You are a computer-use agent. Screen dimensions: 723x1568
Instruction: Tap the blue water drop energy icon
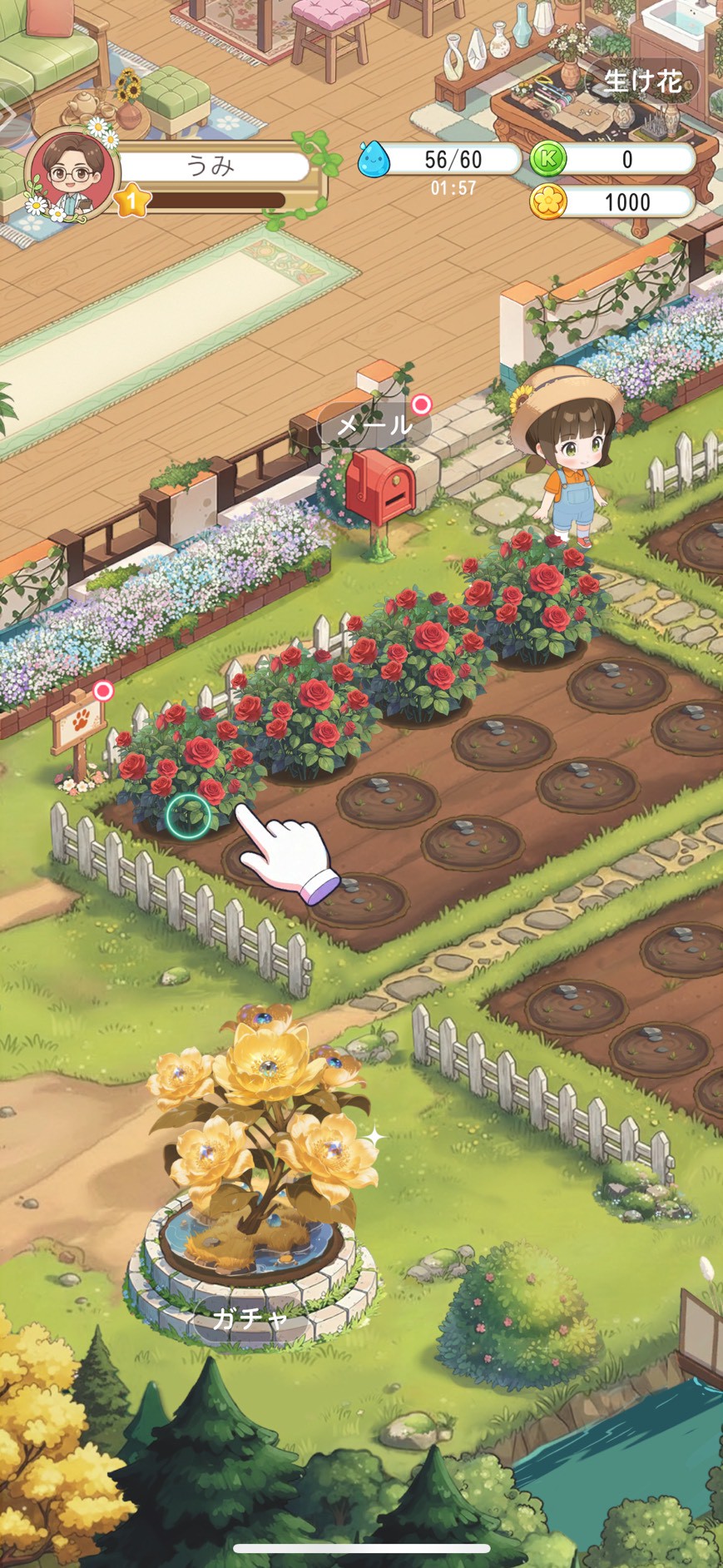point(374,158)
